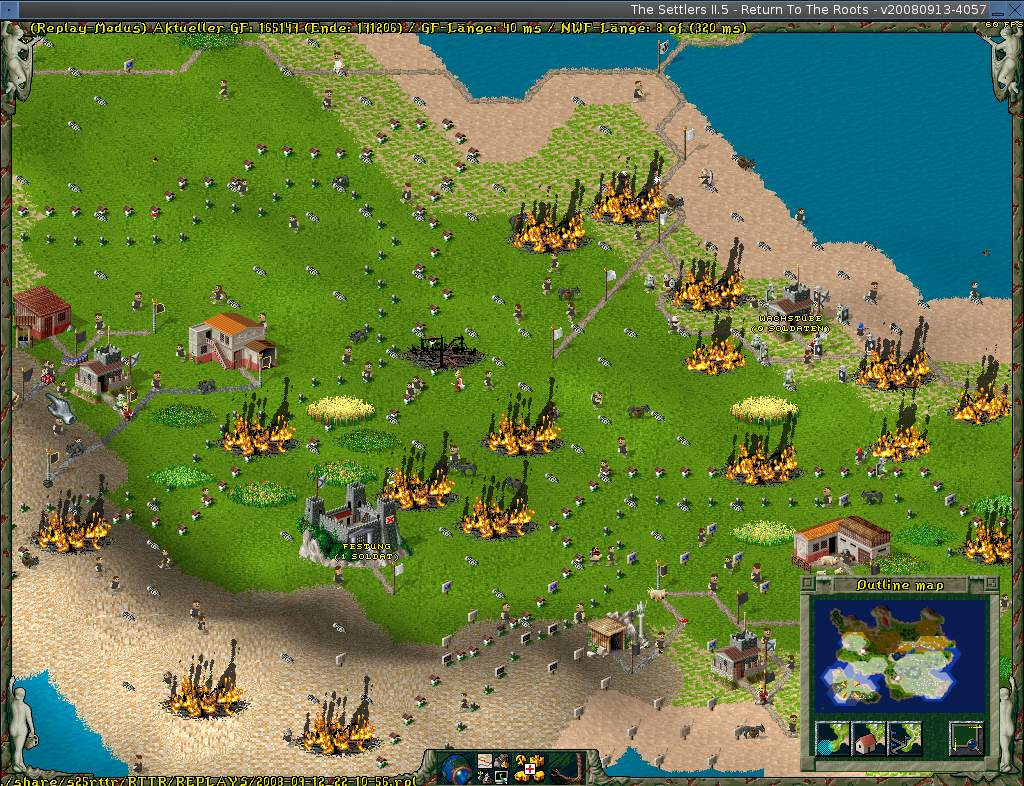
Task: Close the Outline map window
Action: [810, 585]
